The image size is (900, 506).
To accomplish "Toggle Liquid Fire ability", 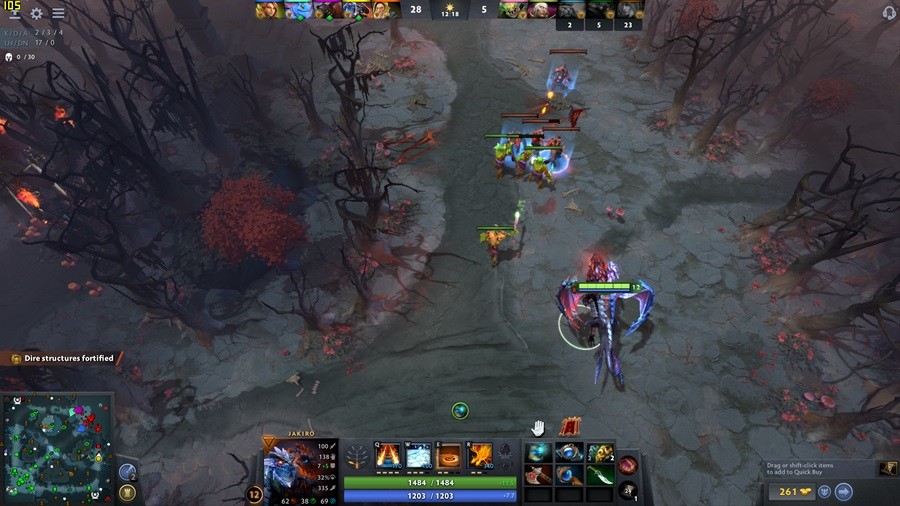I will (449, 456).
